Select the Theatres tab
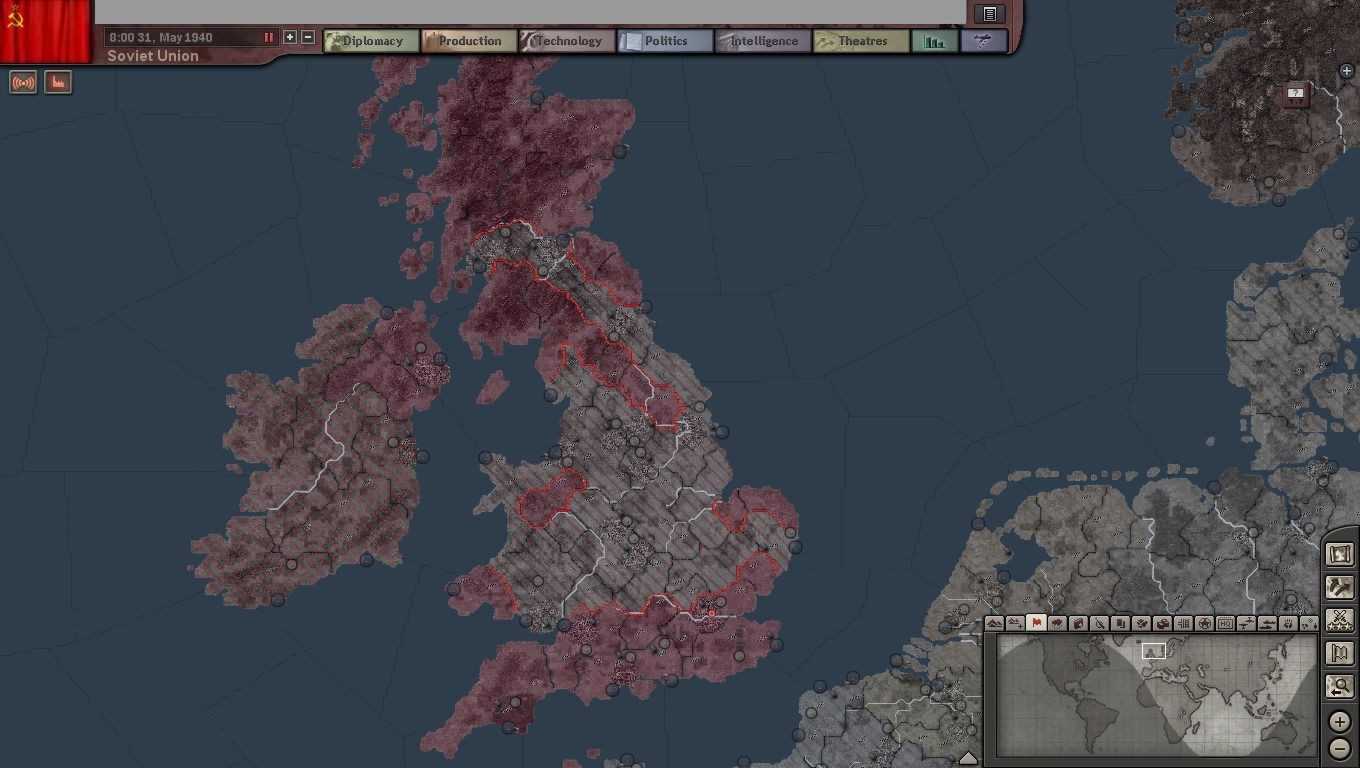The image size is (1360, 768). coord(861,41)
